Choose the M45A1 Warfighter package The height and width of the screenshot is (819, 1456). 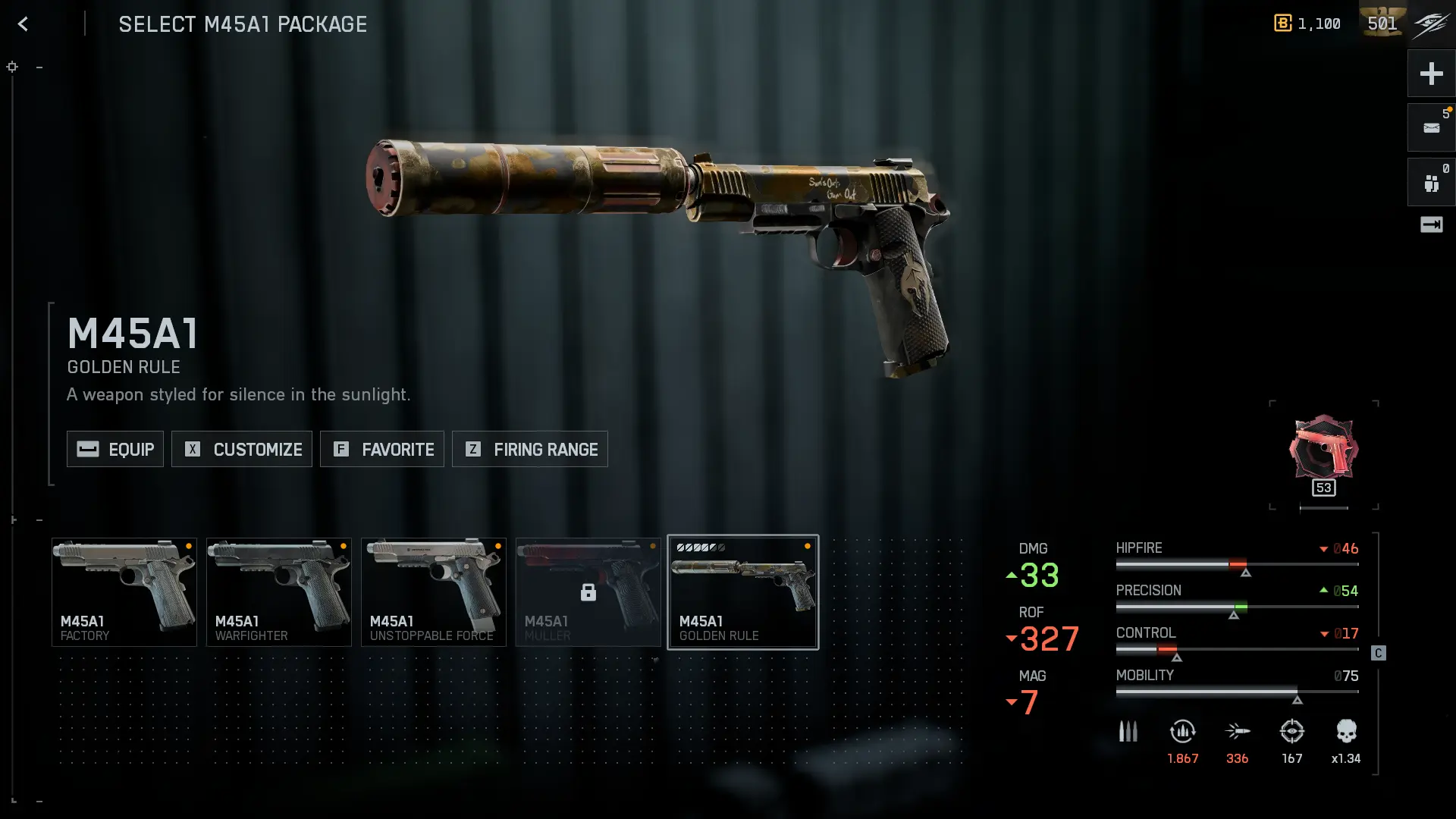[279, 592]
